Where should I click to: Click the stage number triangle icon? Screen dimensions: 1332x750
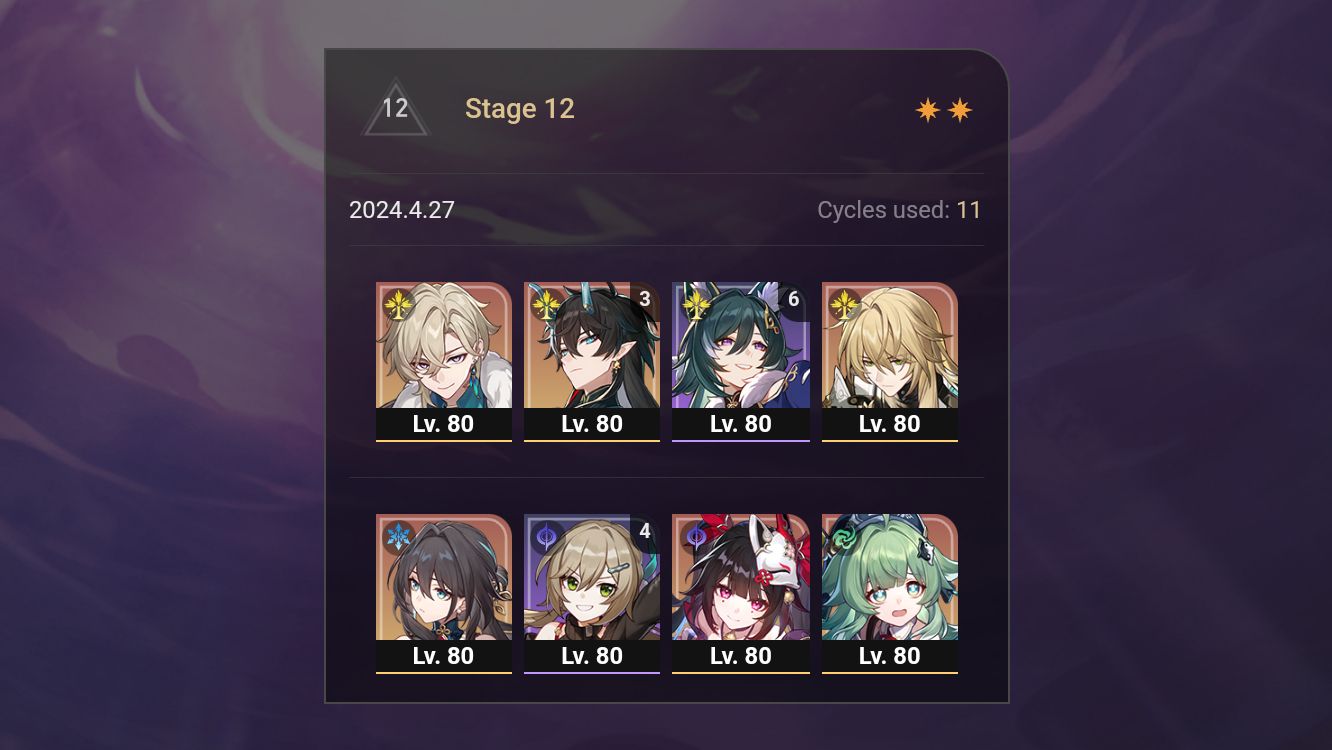[x=394, y=108]
